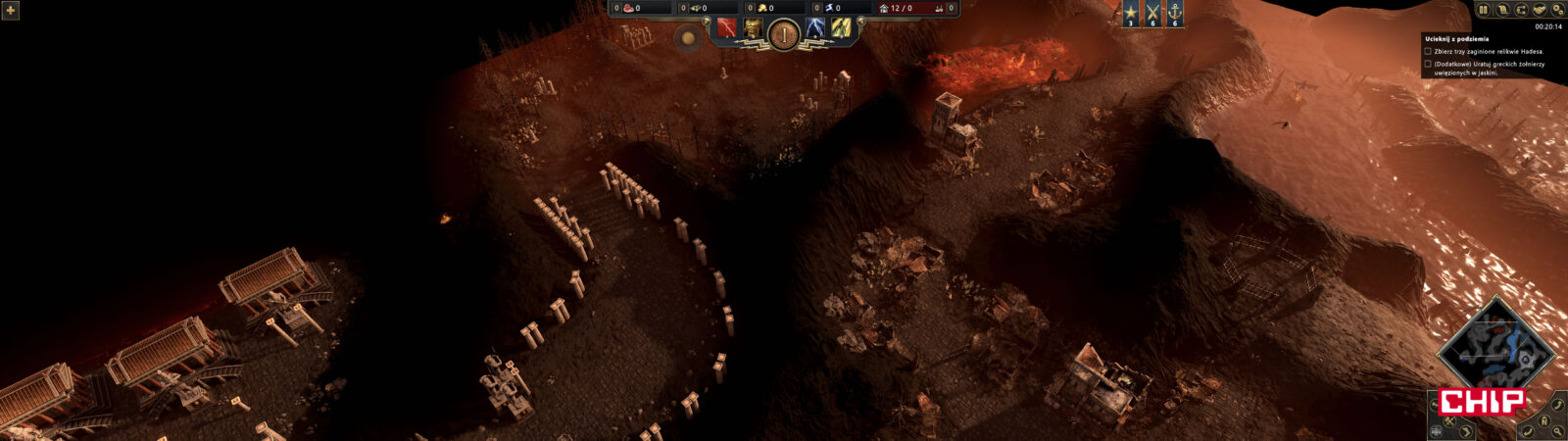Click the Hades relics objective checkbox

tap(1428, 51)
